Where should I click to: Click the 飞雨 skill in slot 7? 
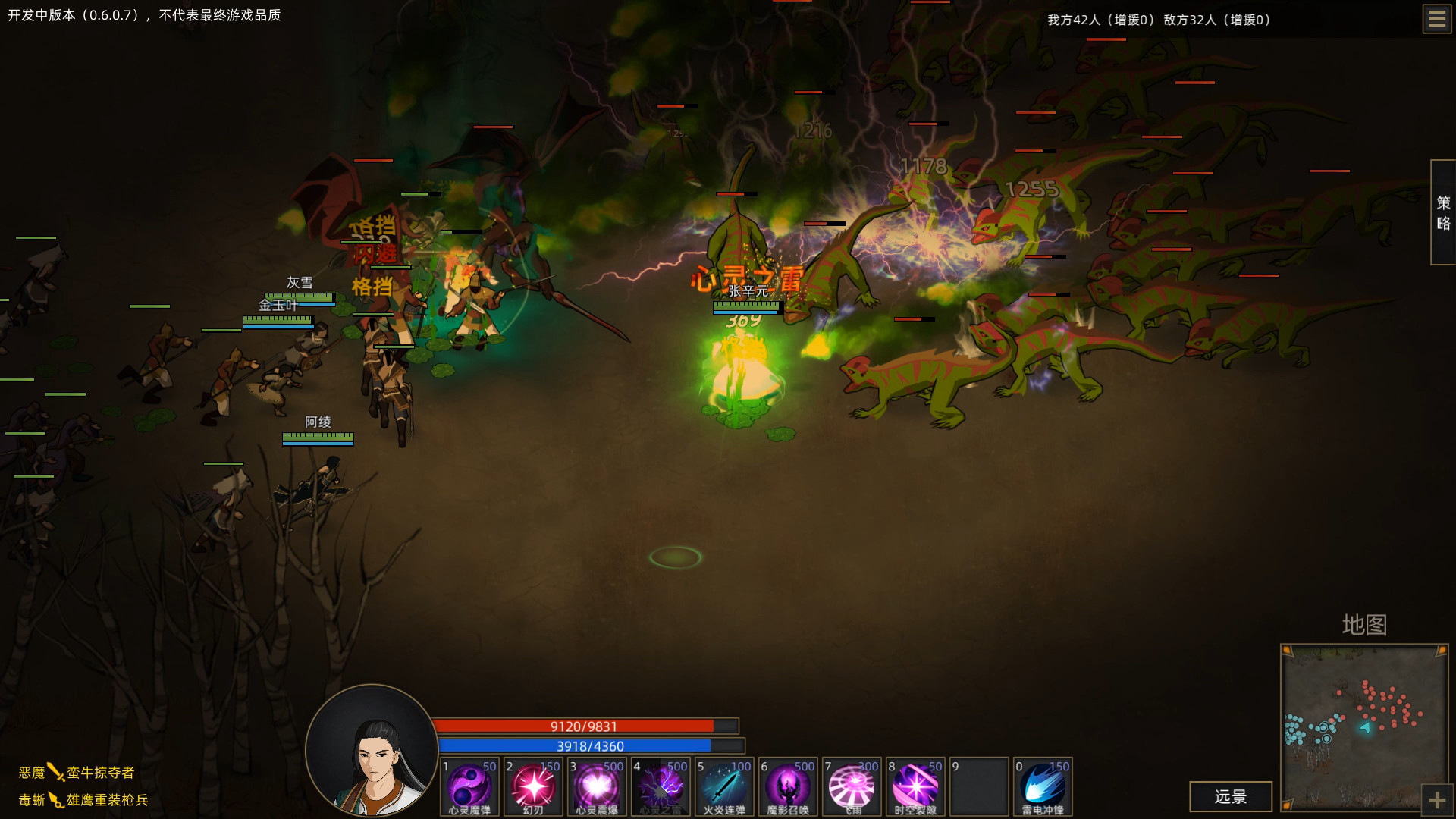(x=851, y=787)
